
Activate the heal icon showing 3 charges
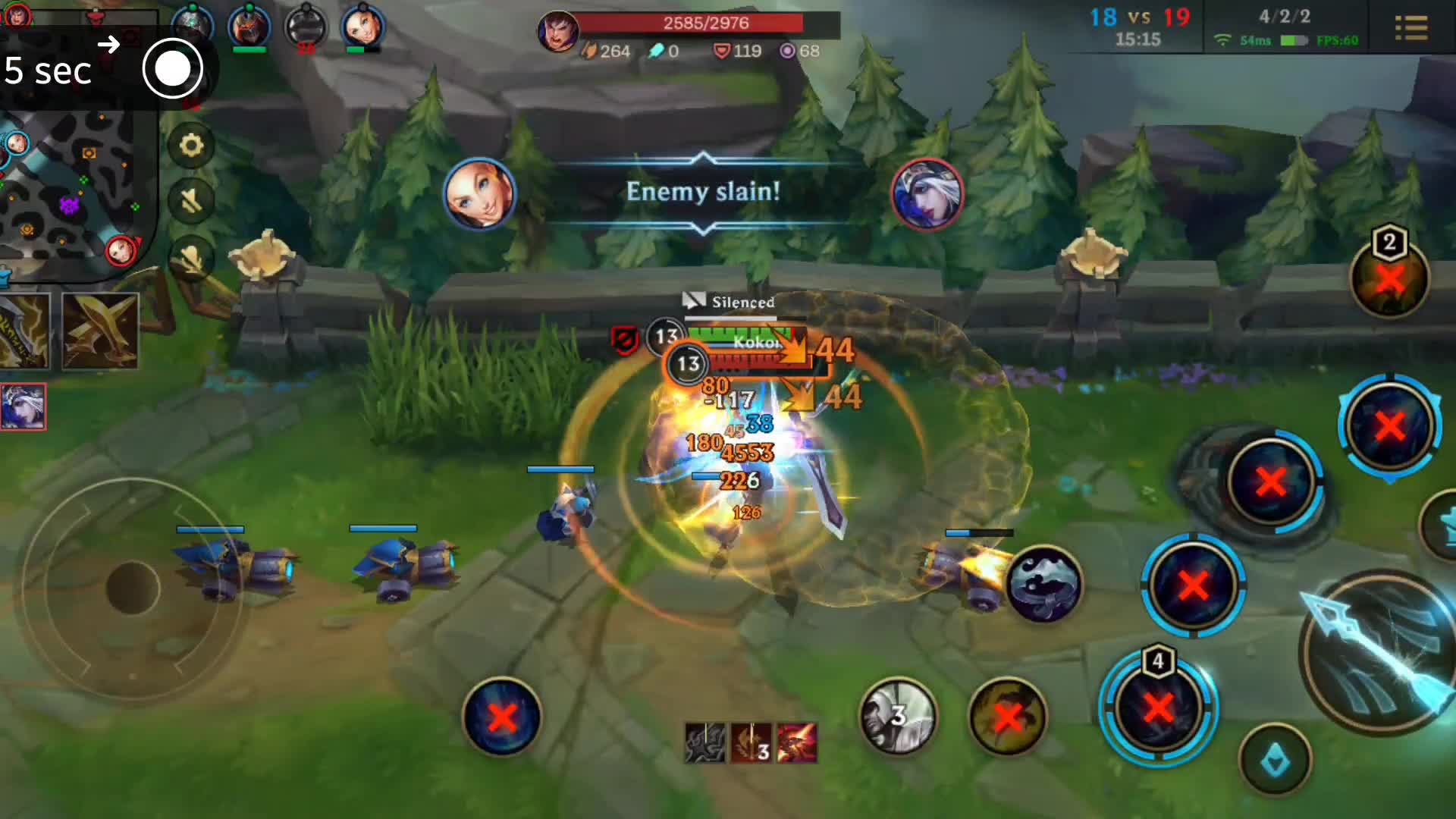899,717
